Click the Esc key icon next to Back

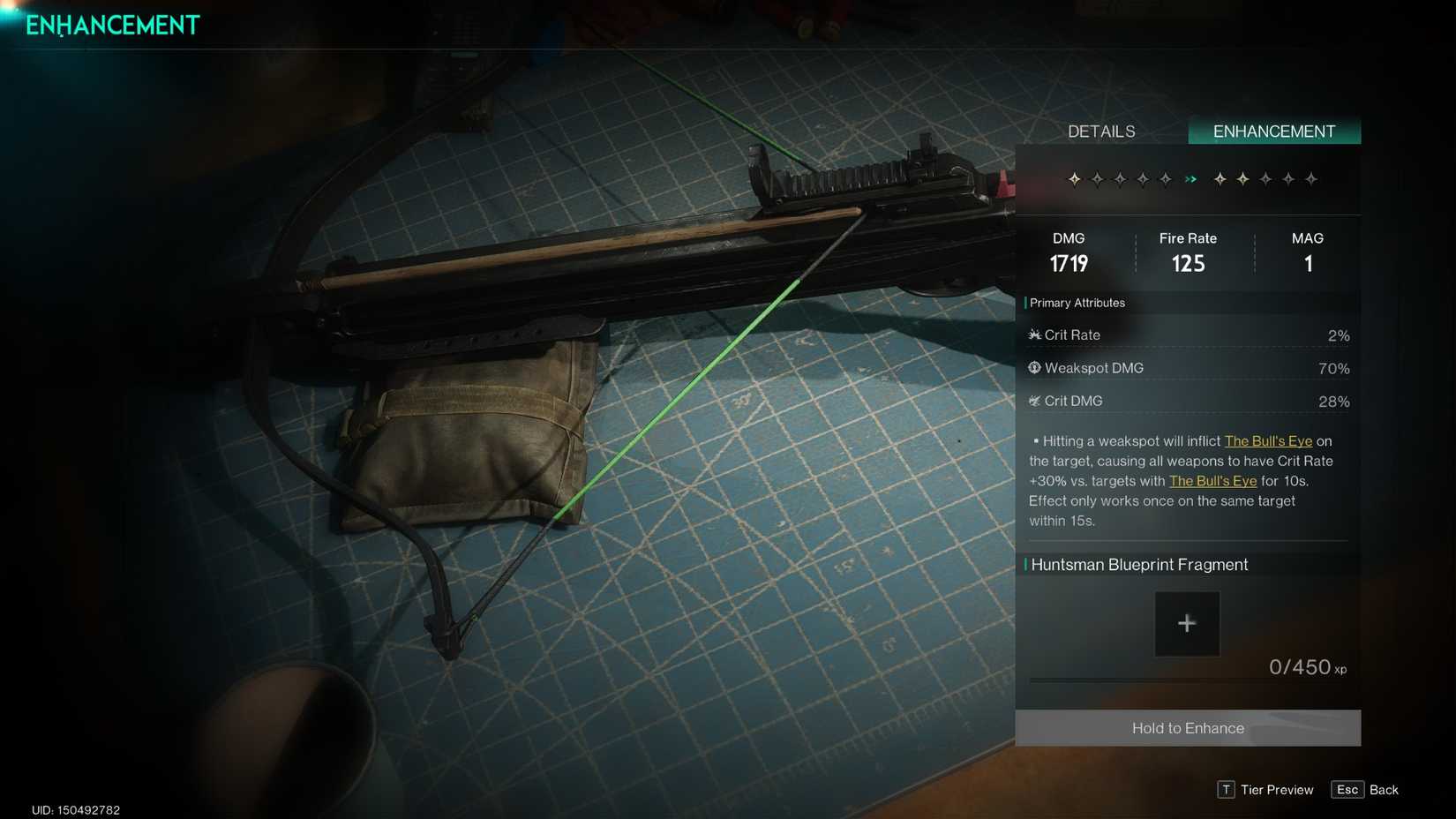[x=1347, y=790]
